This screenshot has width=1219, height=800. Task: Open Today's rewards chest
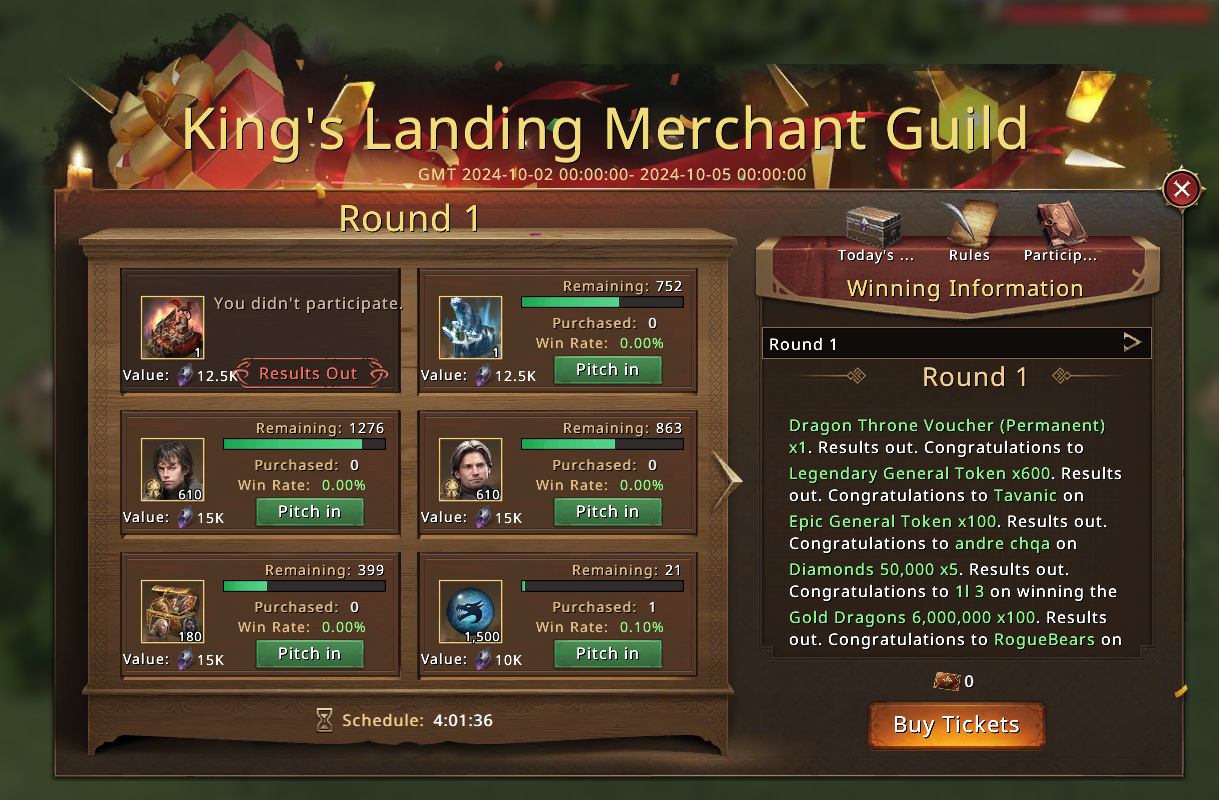(875, 232)
